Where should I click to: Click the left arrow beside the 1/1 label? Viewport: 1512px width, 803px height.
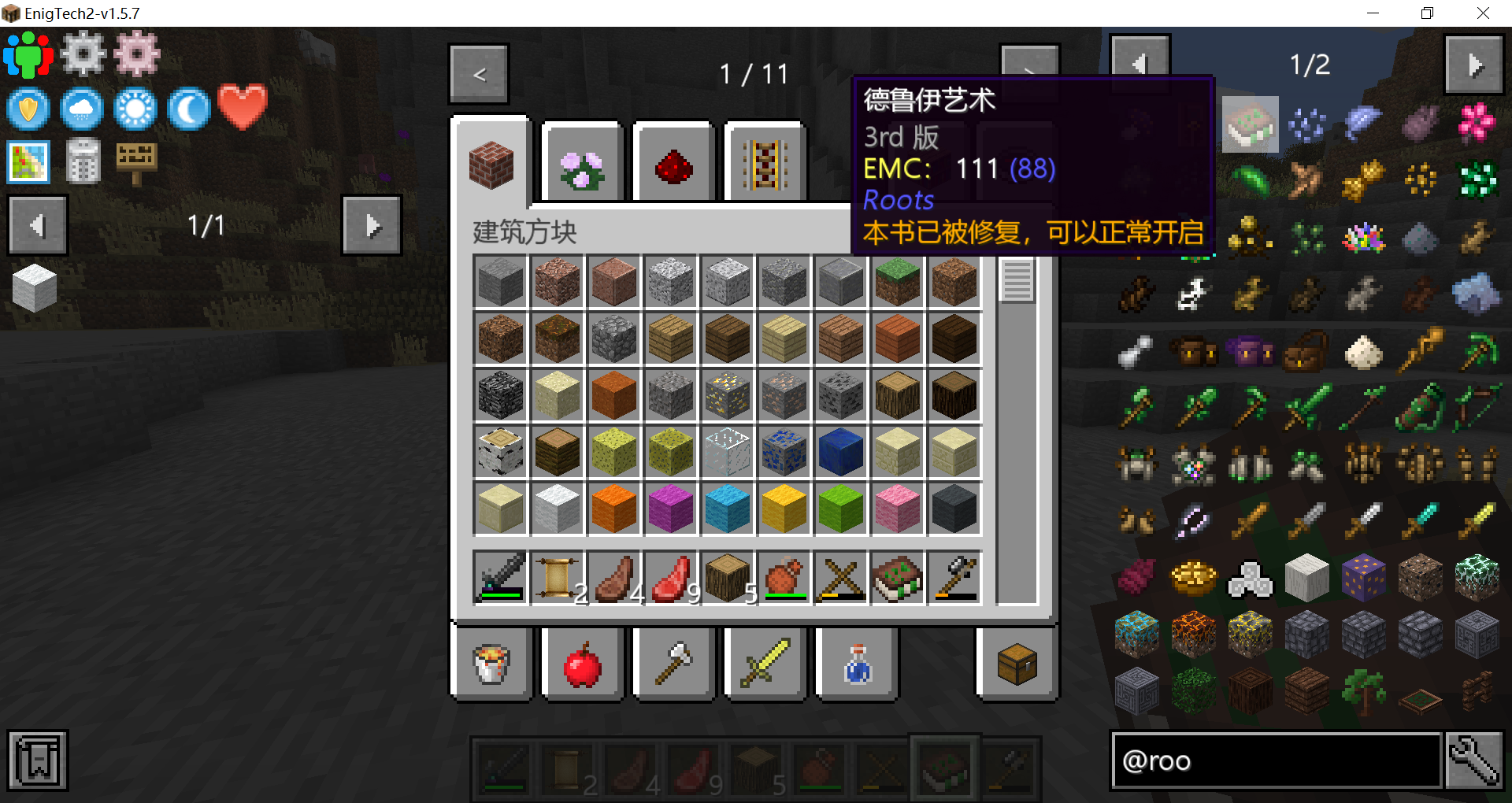[x=37, y=225]
